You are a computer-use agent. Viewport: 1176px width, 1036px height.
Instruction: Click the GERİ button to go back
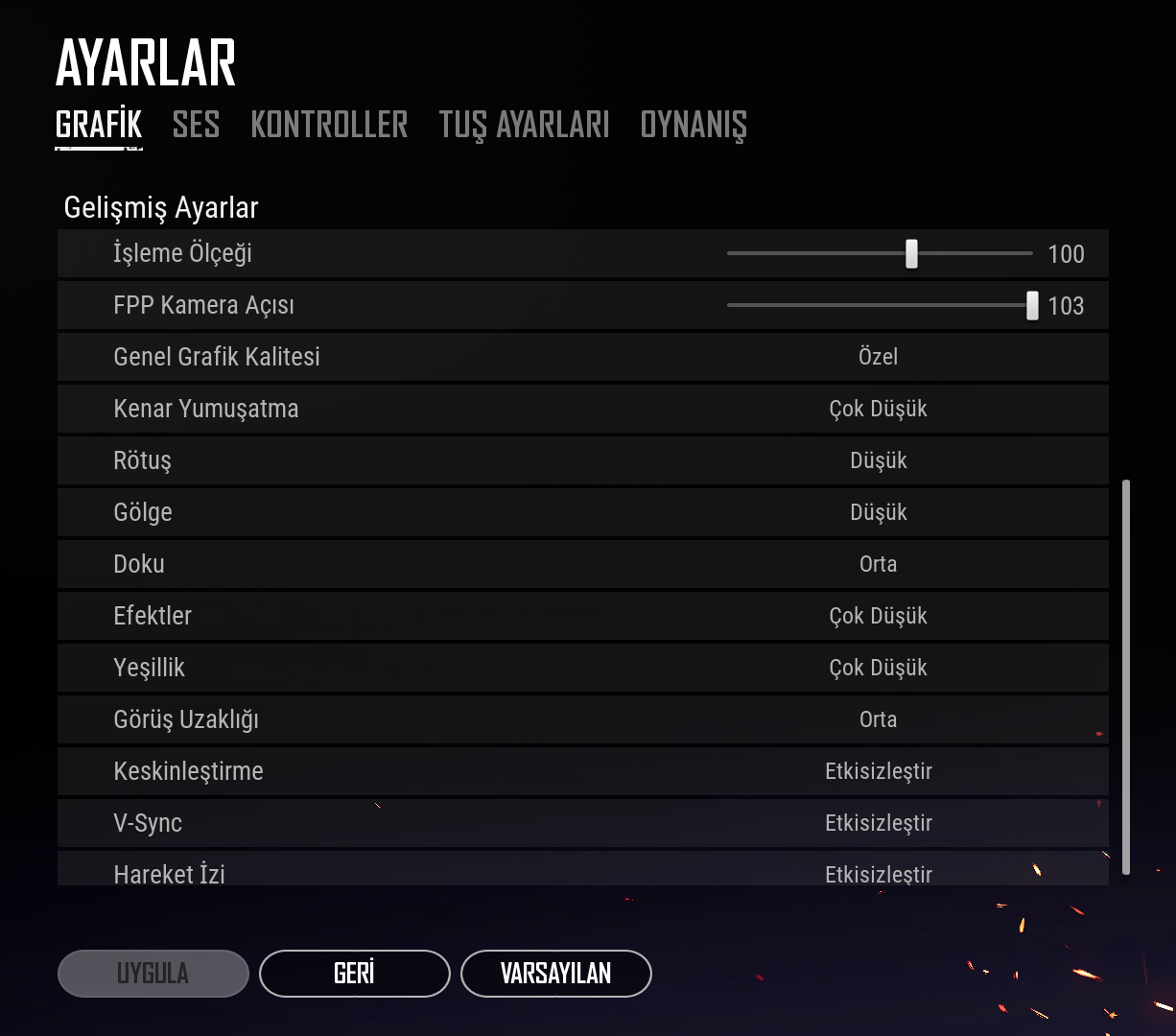click(x=354, y=974)
